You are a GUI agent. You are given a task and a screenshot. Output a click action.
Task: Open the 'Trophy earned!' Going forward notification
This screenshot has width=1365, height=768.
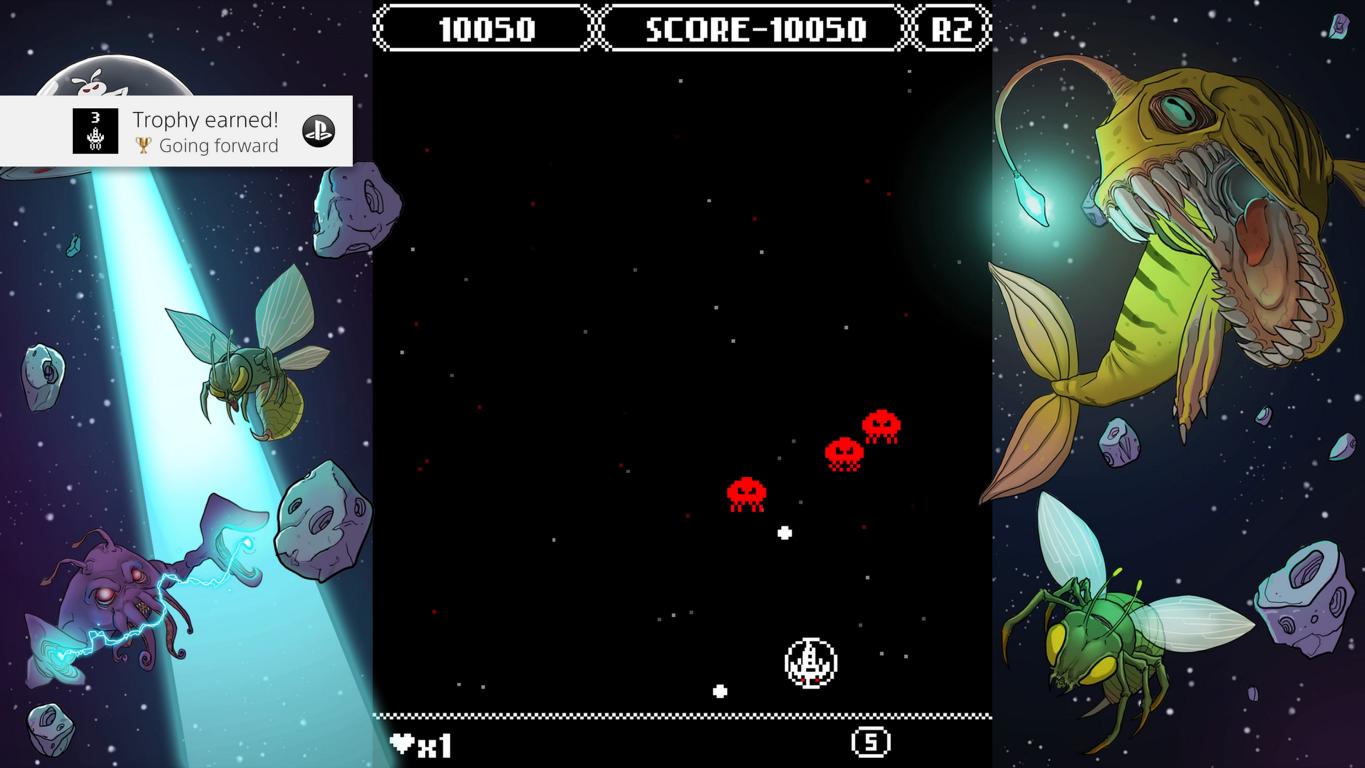(206, 132)
